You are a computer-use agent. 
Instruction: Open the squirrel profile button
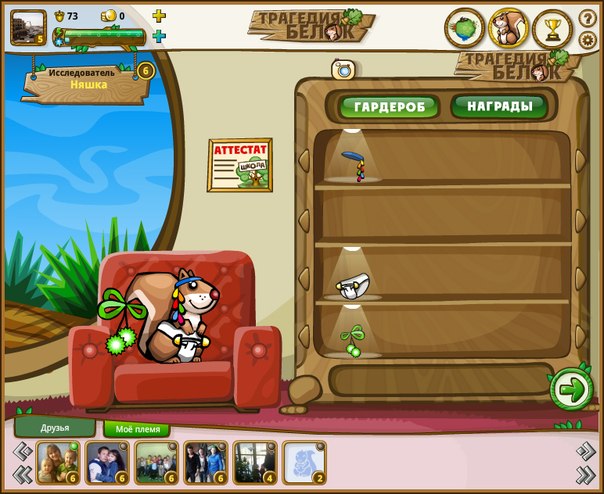508,28
